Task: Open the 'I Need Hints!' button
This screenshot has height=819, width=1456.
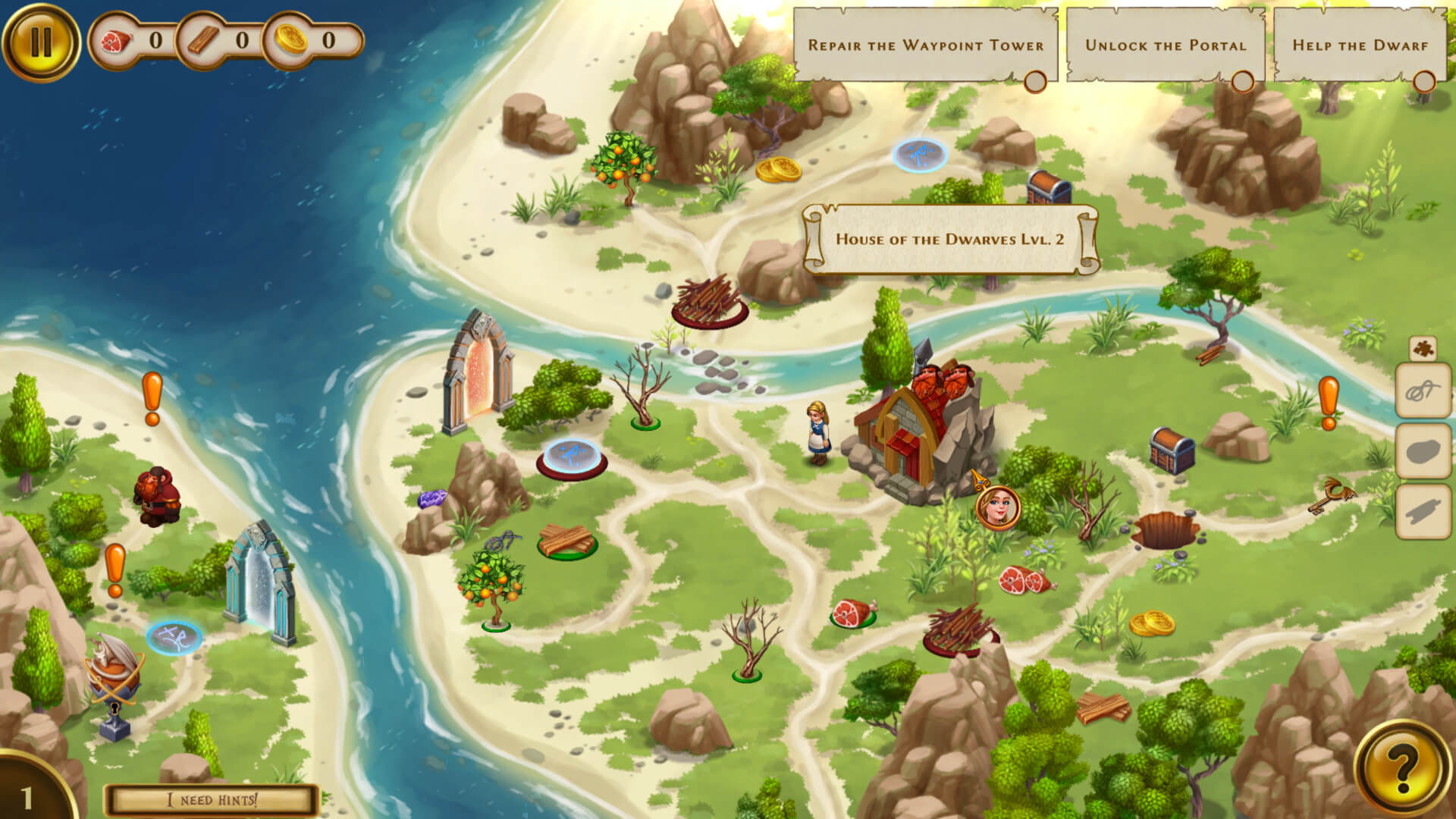Action: 212,800
